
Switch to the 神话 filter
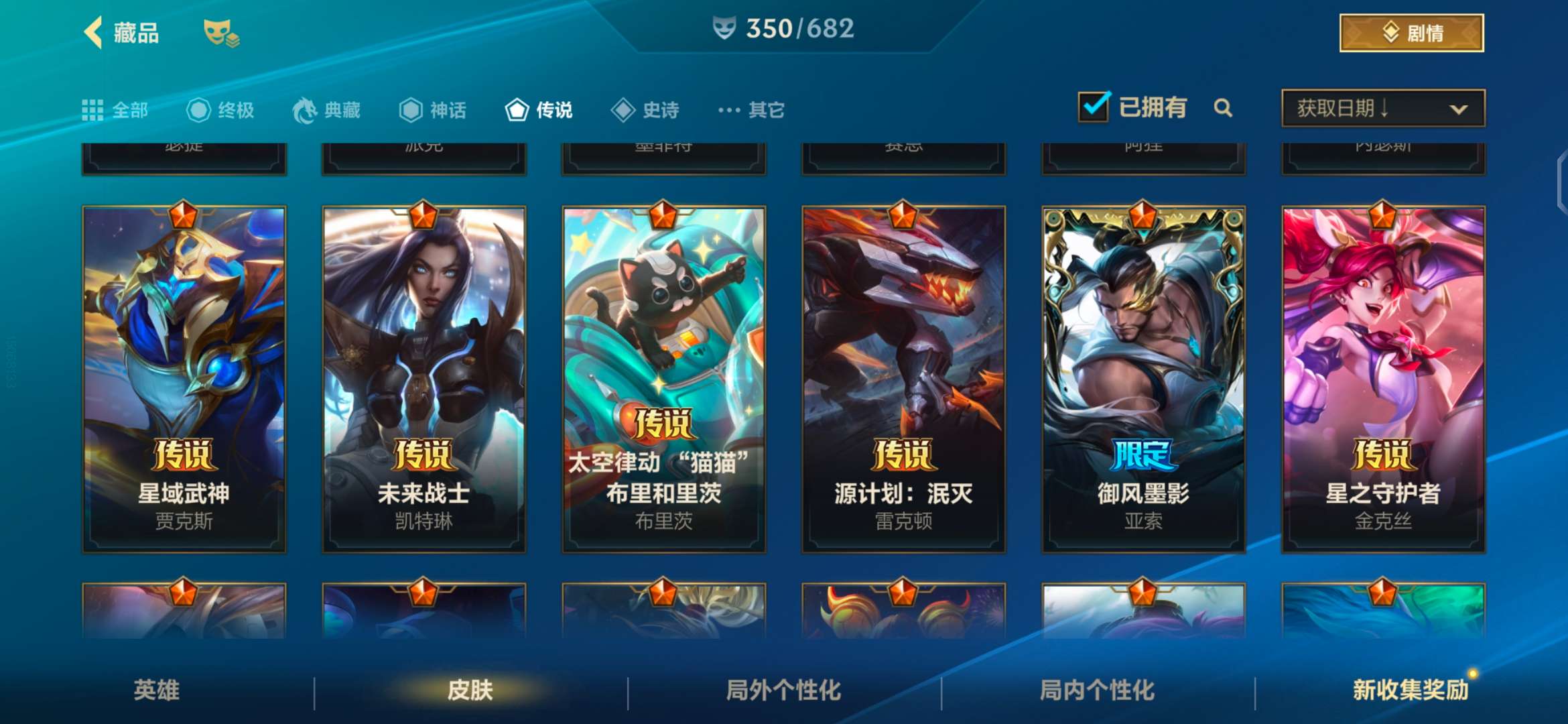[x=433, y=110]
